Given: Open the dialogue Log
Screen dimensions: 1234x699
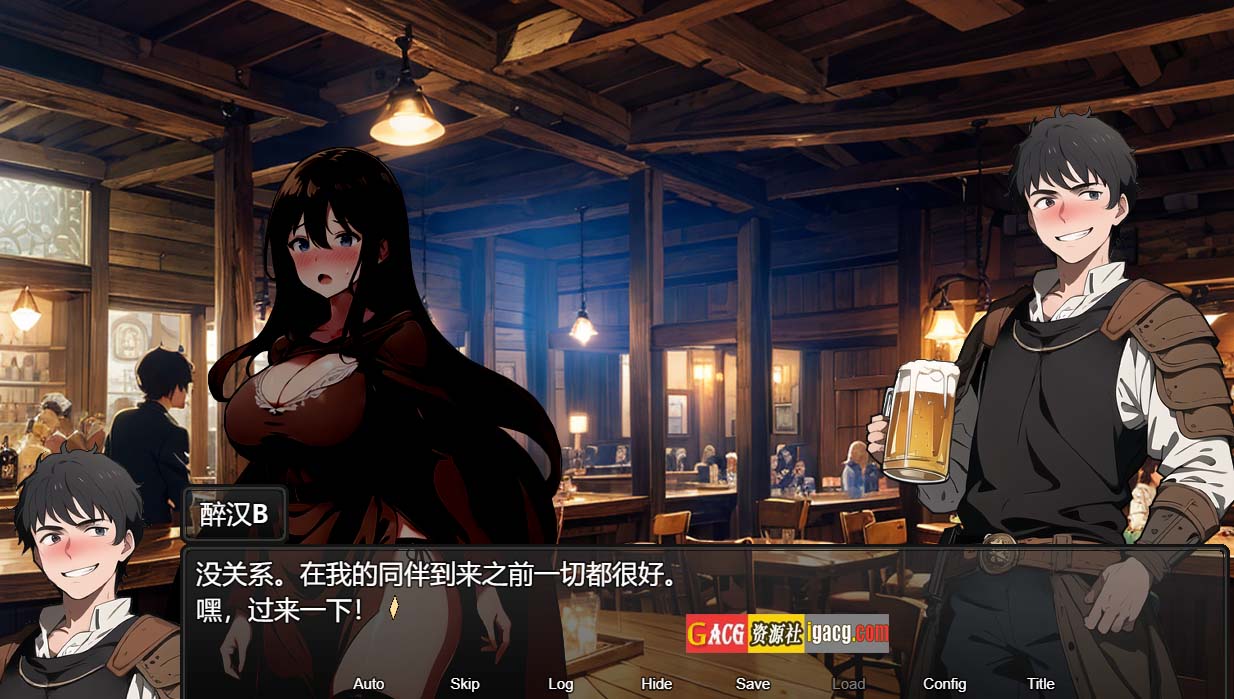Looking at the screenshot, I should (x=560, y=684).
